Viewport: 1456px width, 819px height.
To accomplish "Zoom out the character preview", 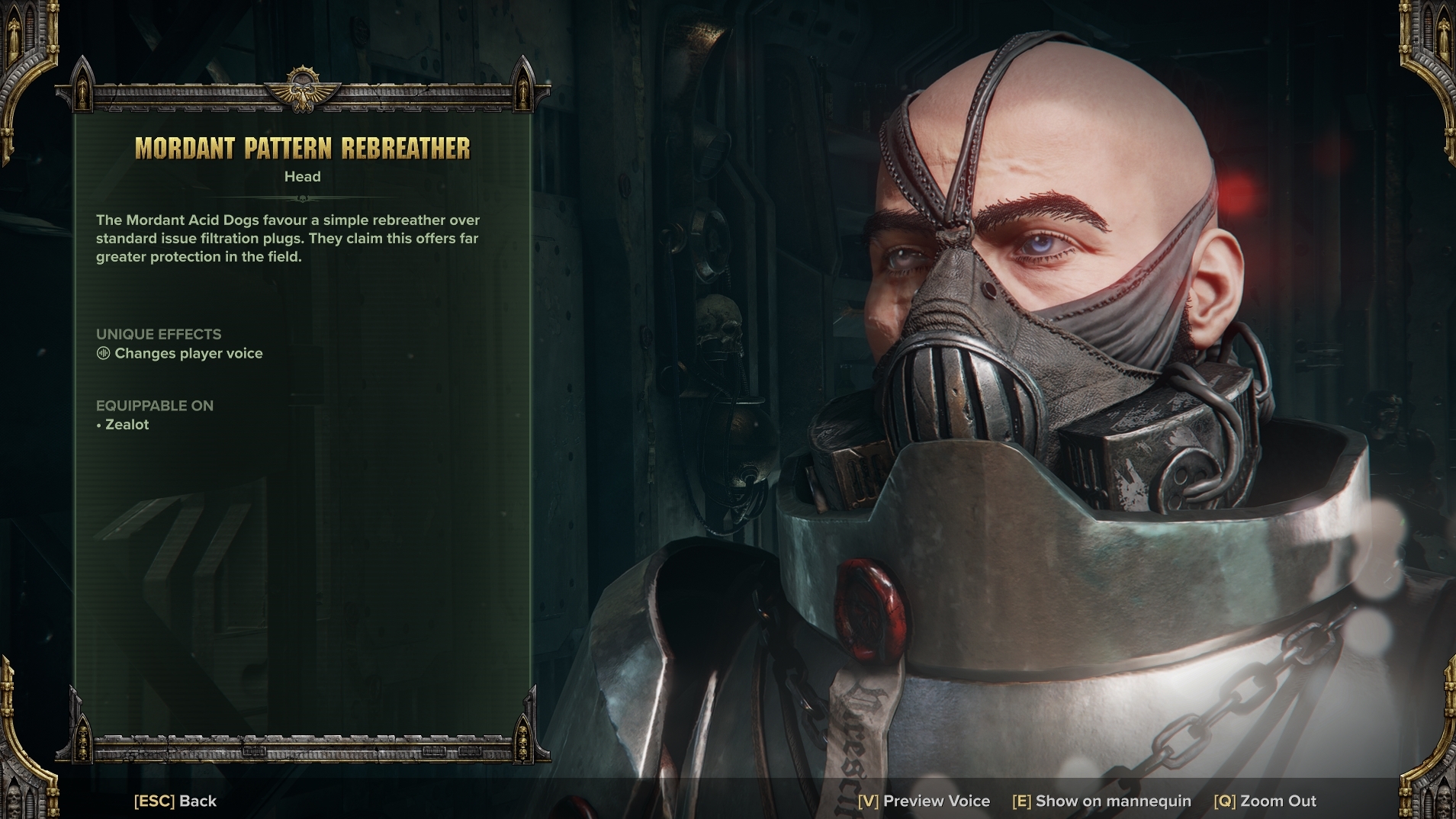I will point(1265,801).
